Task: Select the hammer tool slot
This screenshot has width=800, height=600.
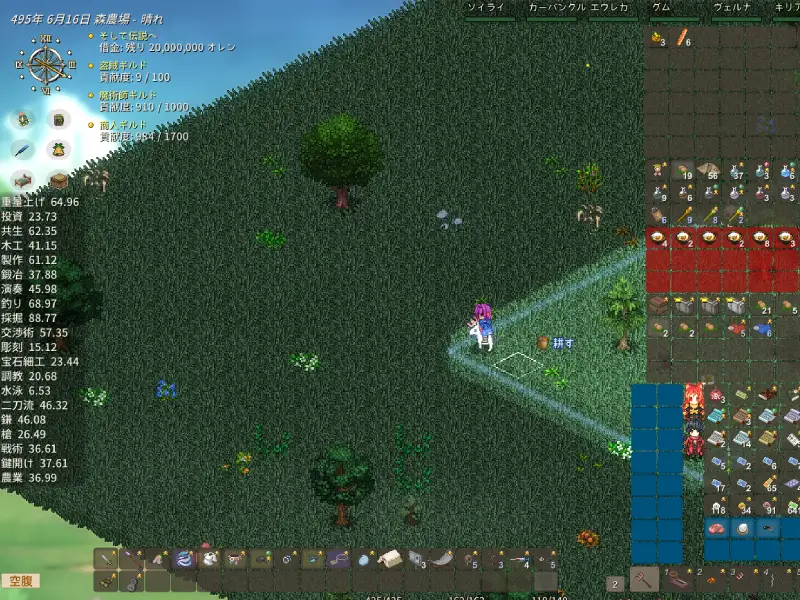Action: tap(644, 578)
